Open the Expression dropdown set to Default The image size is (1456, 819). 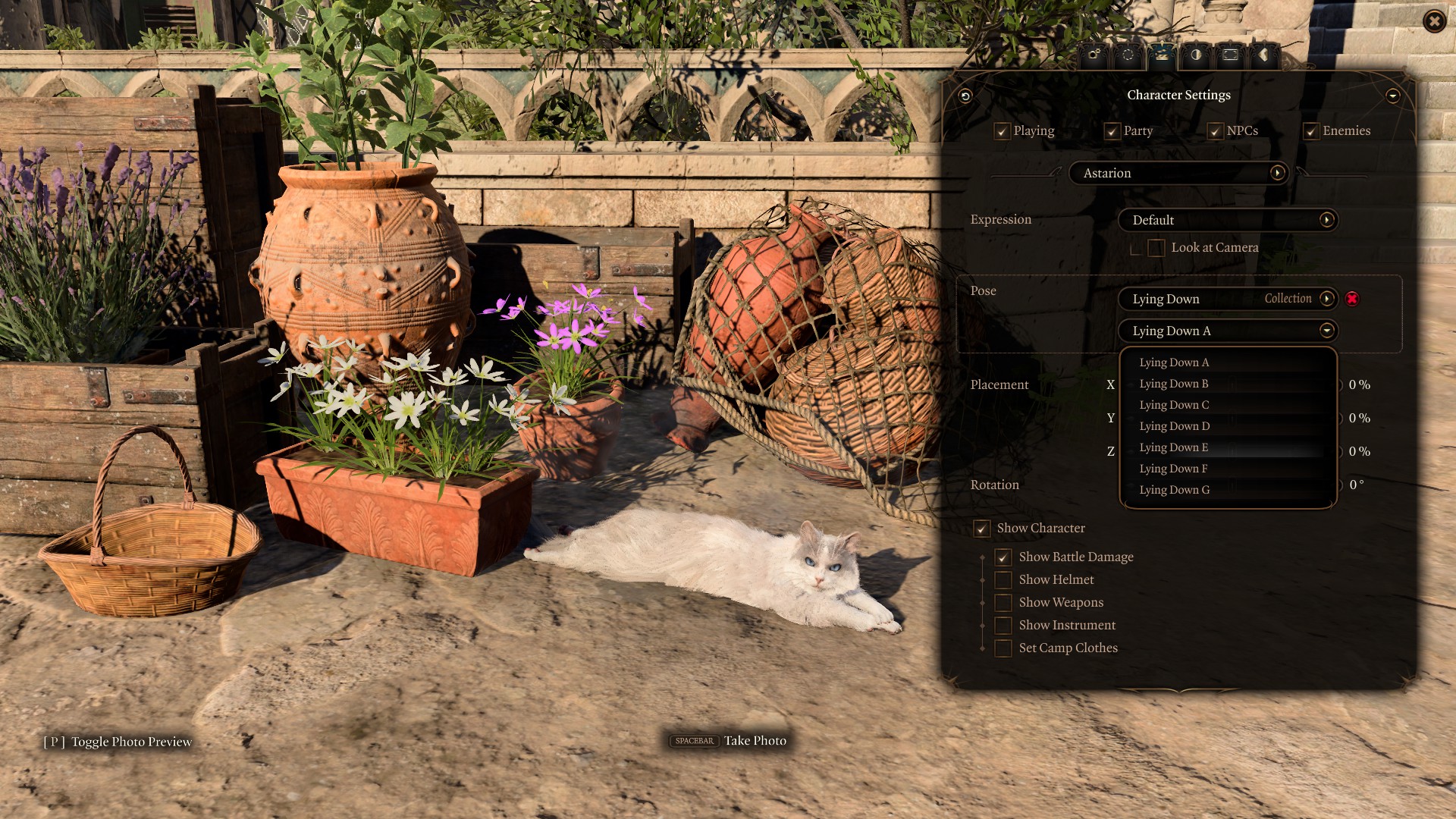(1227, 220)
